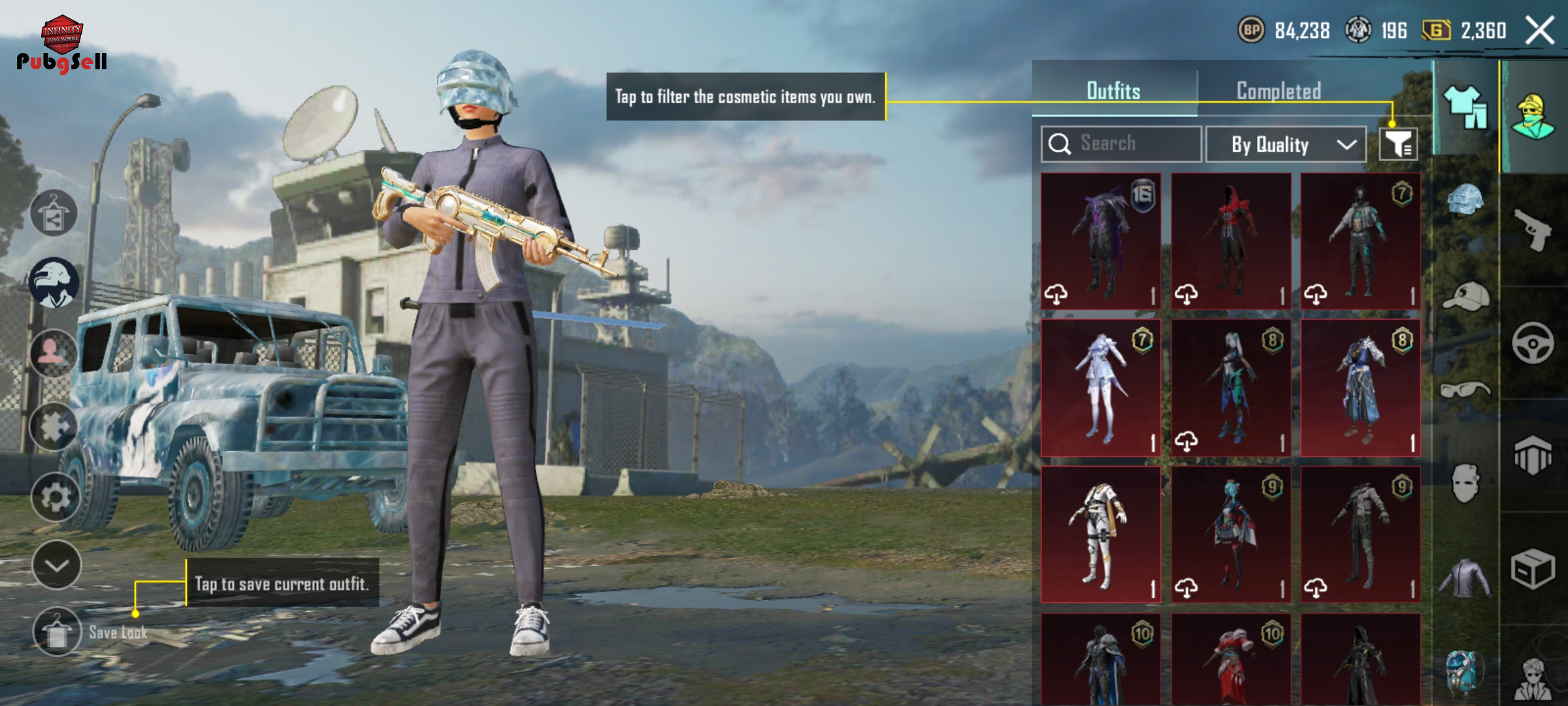The height and width of the screenshot is (706, 1568).
Task: Choose the ice helmet category icon
Action: [x=1465, y=199]
